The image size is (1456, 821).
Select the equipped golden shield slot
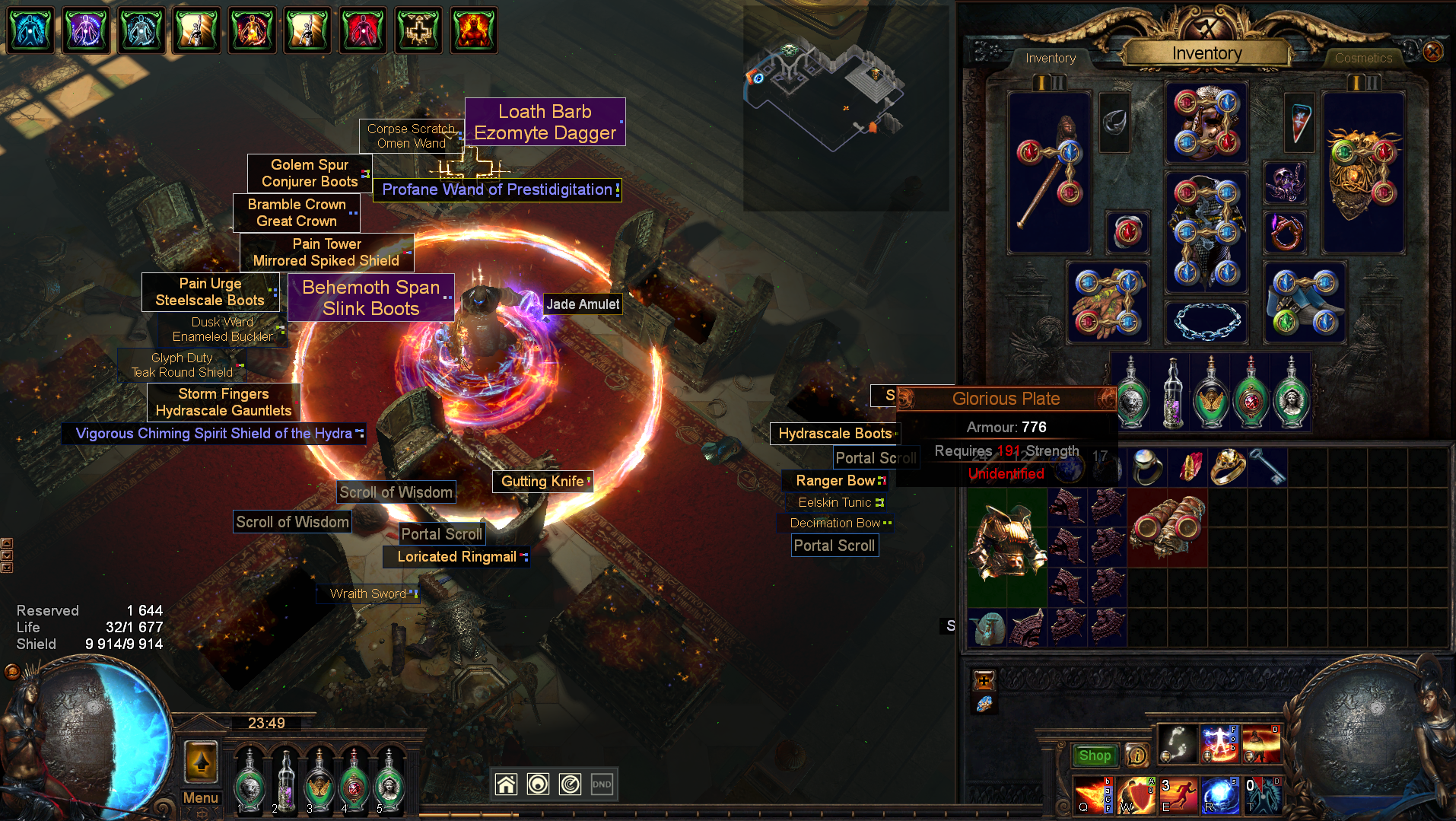point(1362,173)
